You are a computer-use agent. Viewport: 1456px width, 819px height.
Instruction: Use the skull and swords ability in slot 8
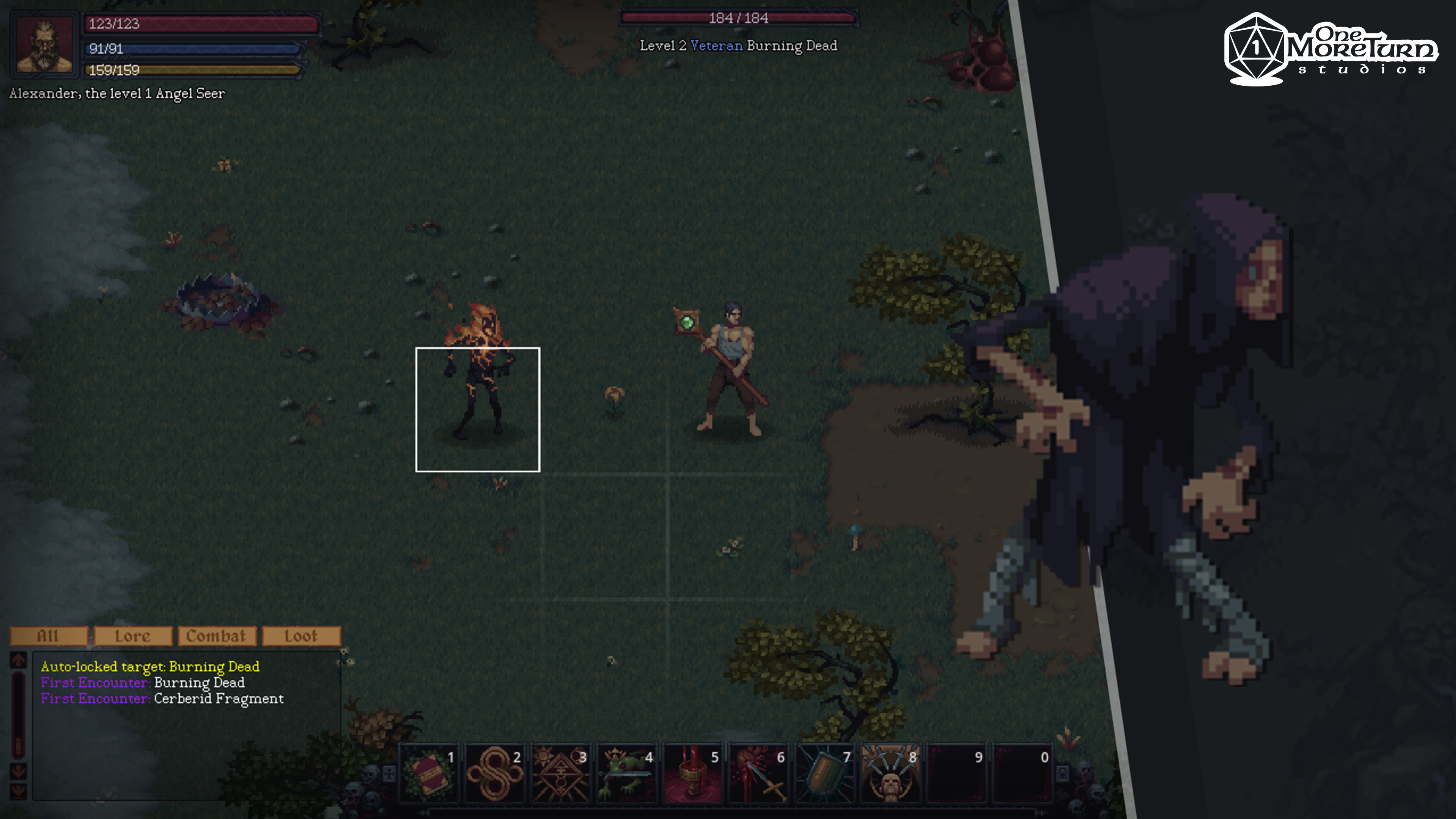(x=890, y=773)
